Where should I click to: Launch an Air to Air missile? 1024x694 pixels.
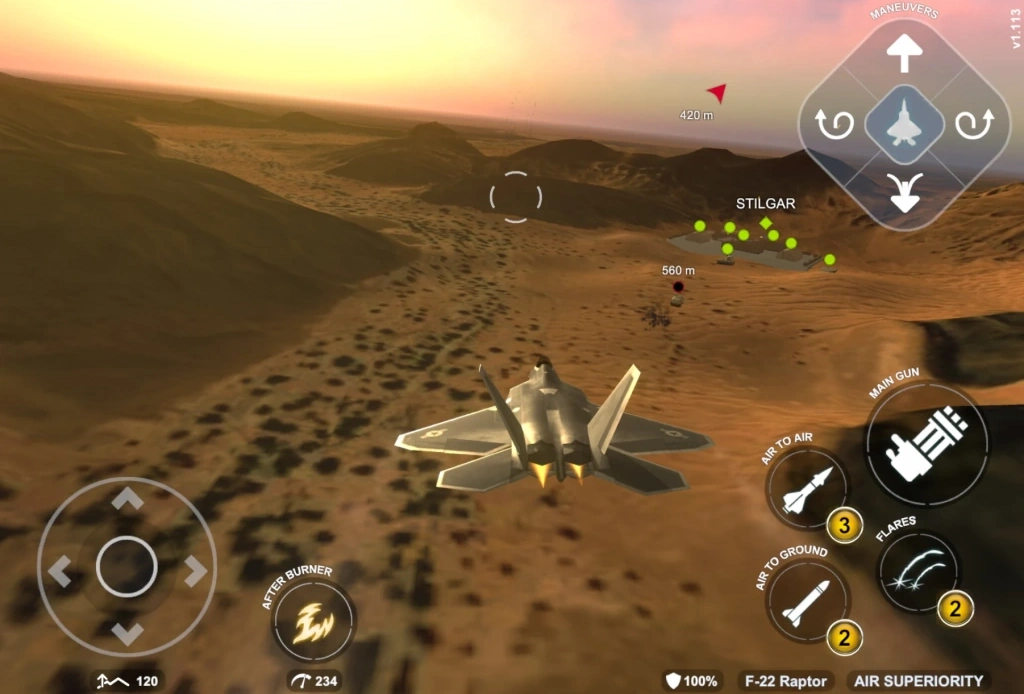[806, 489]
